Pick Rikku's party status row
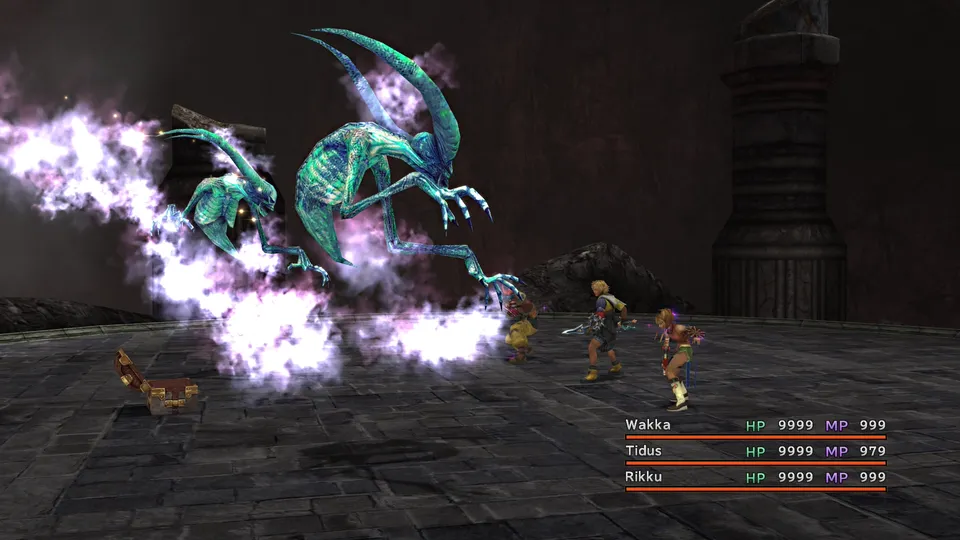The height and width of the screenshot is (540, 960). (x=755, y=477)
